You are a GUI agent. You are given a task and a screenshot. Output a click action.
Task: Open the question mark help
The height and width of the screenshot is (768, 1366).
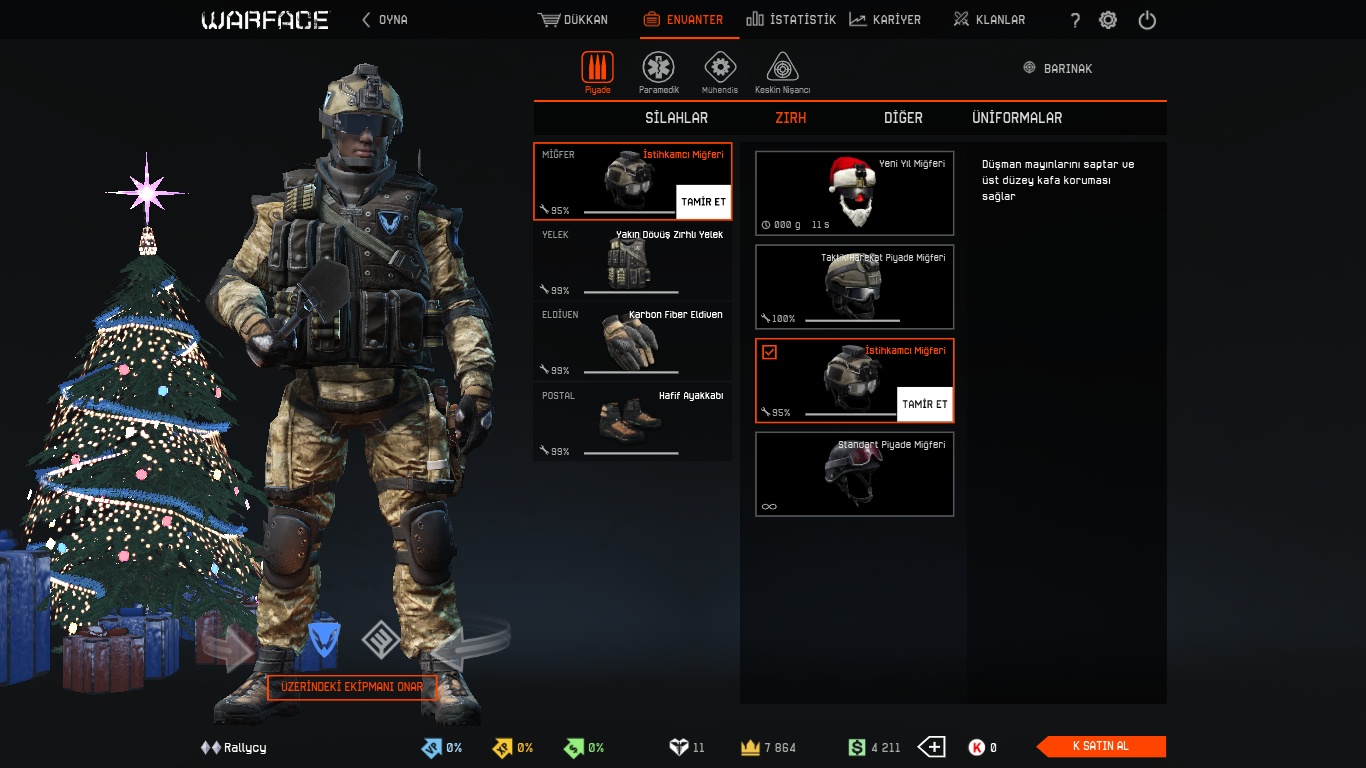[x=1075, y=20]
